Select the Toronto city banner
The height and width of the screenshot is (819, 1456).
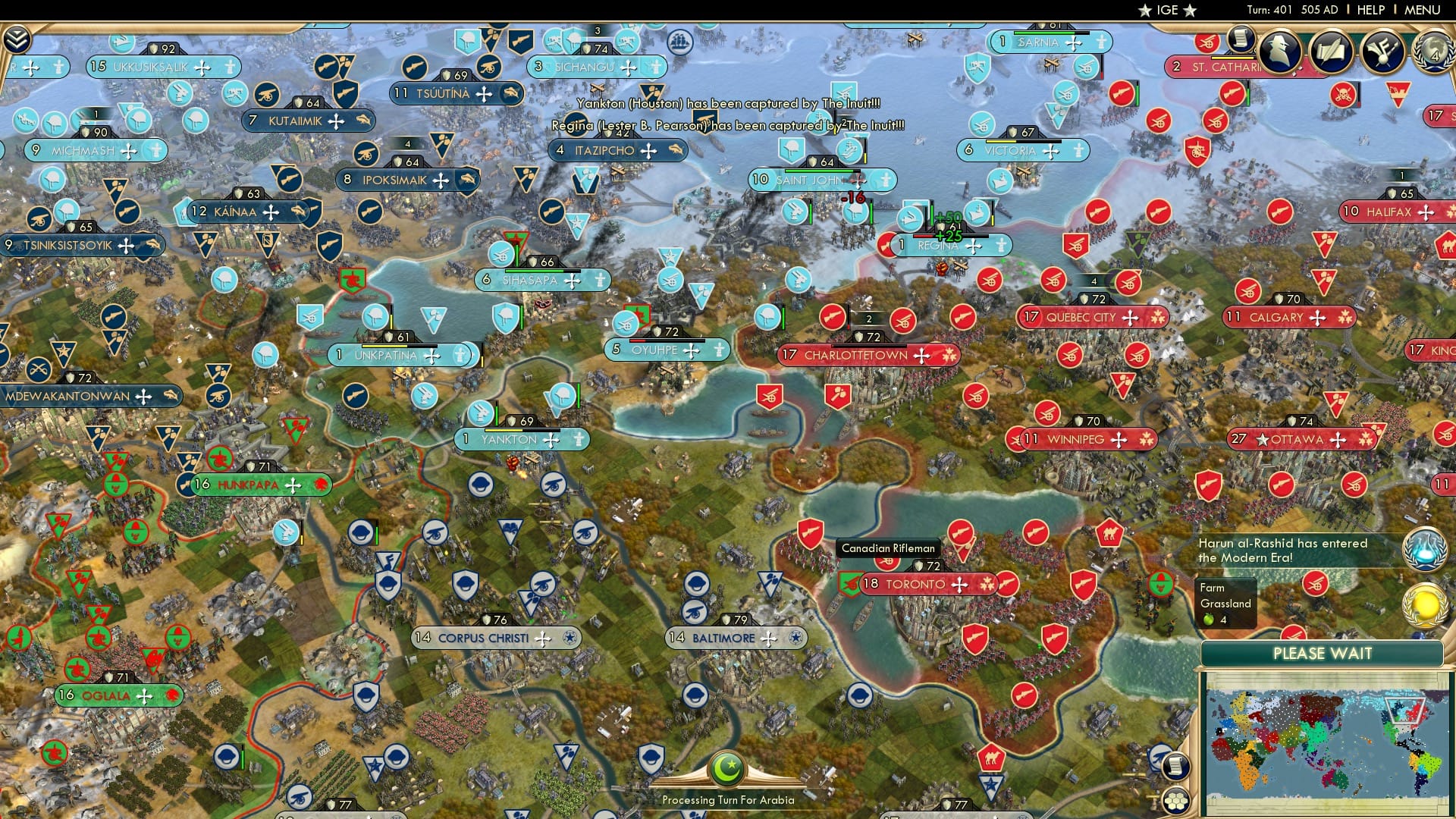point(920,584)
